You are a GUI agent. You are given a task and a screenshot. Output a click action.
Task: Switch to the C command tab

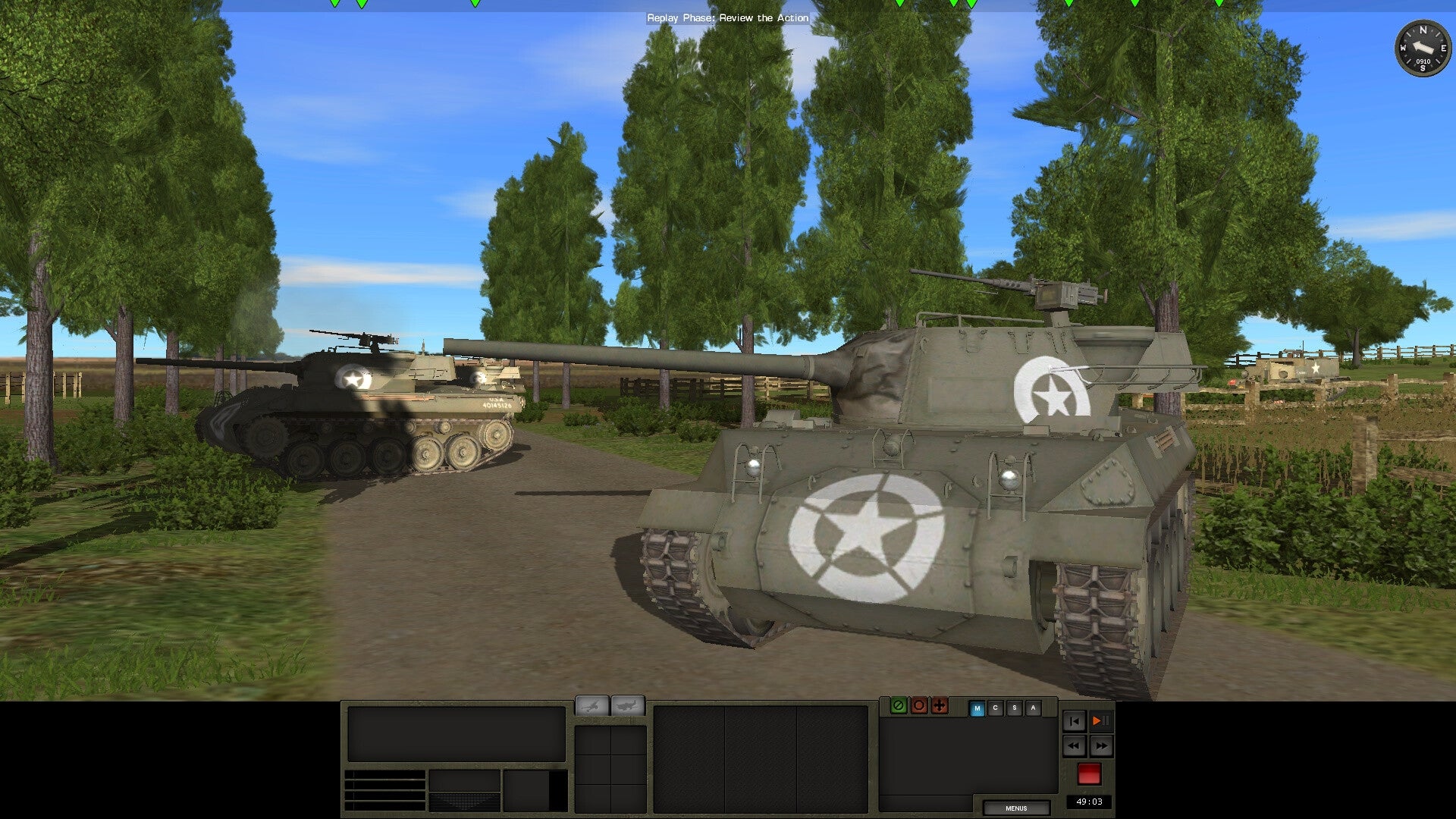coord(995,707)
